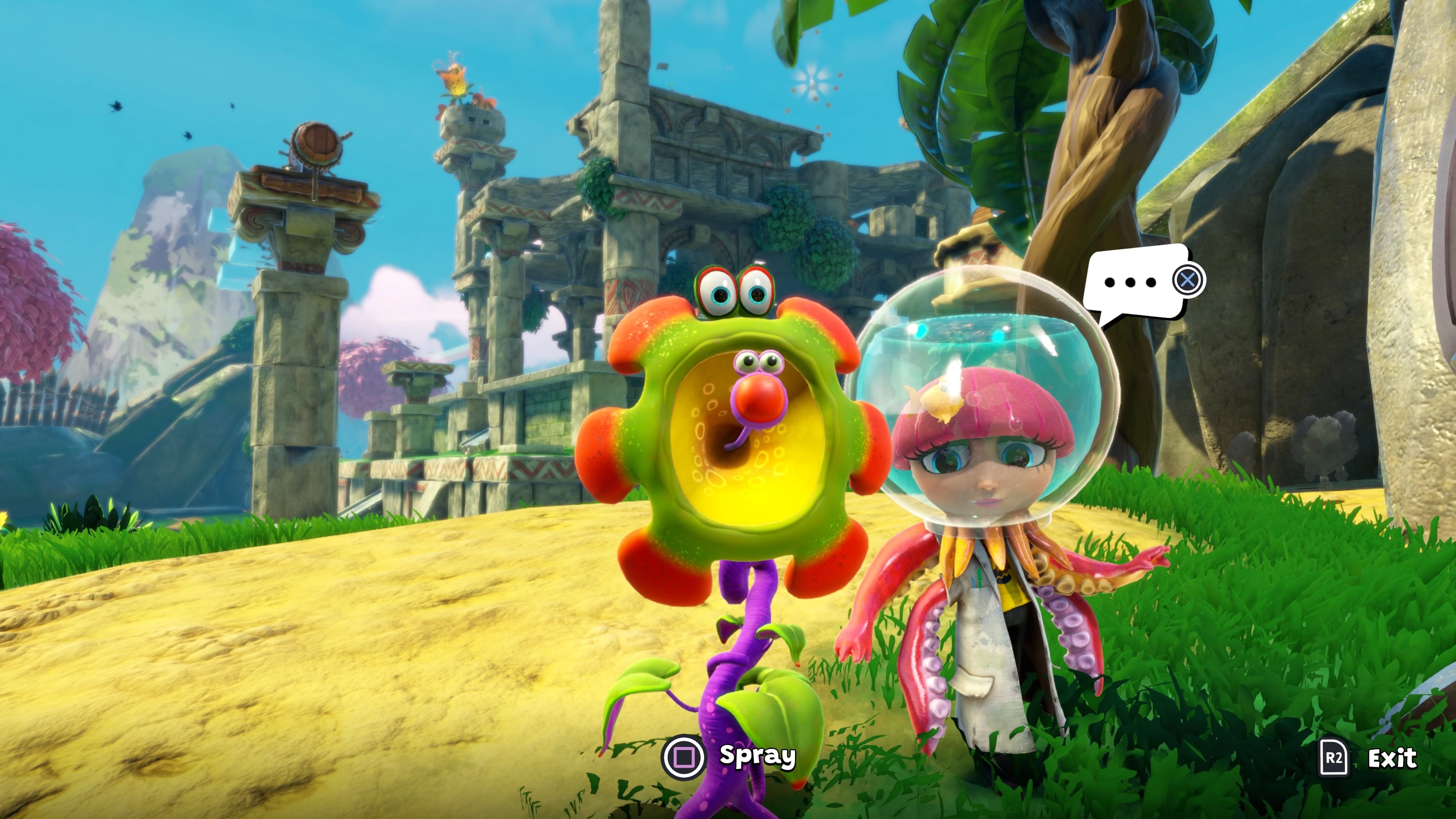Screen dimensions: 1456x819
Task: Select the Spray action label
Action: click(757, 756)
